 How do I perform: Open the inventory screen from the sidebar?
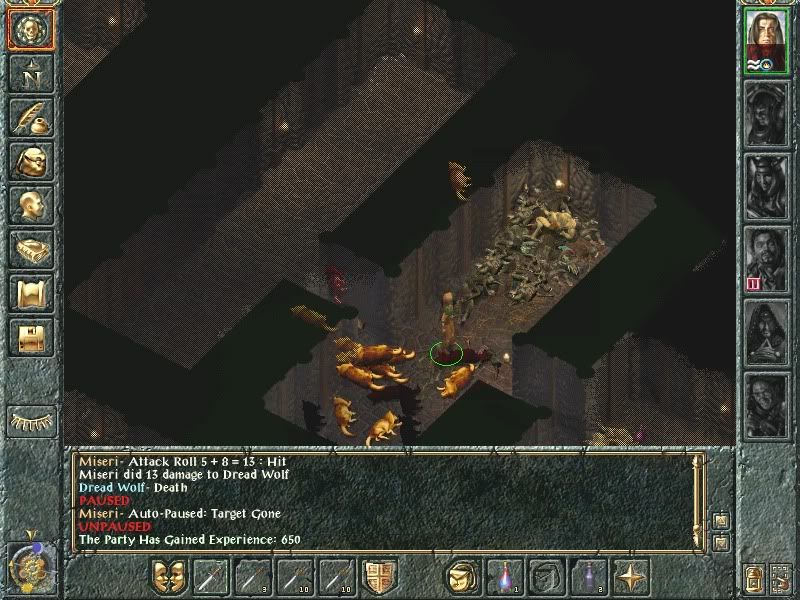30,161
